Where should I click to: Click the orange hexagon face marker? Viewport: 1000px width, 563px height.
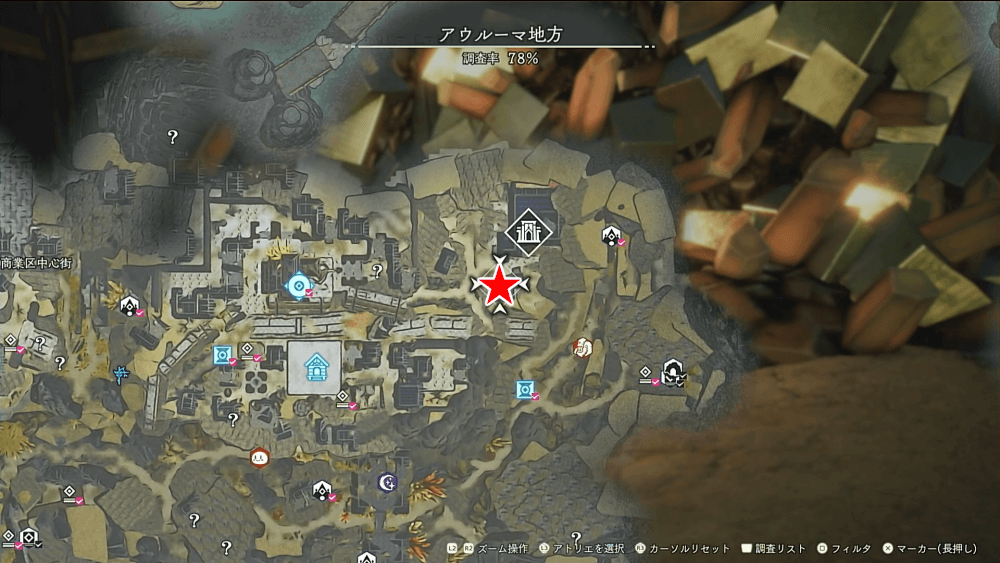259,457
